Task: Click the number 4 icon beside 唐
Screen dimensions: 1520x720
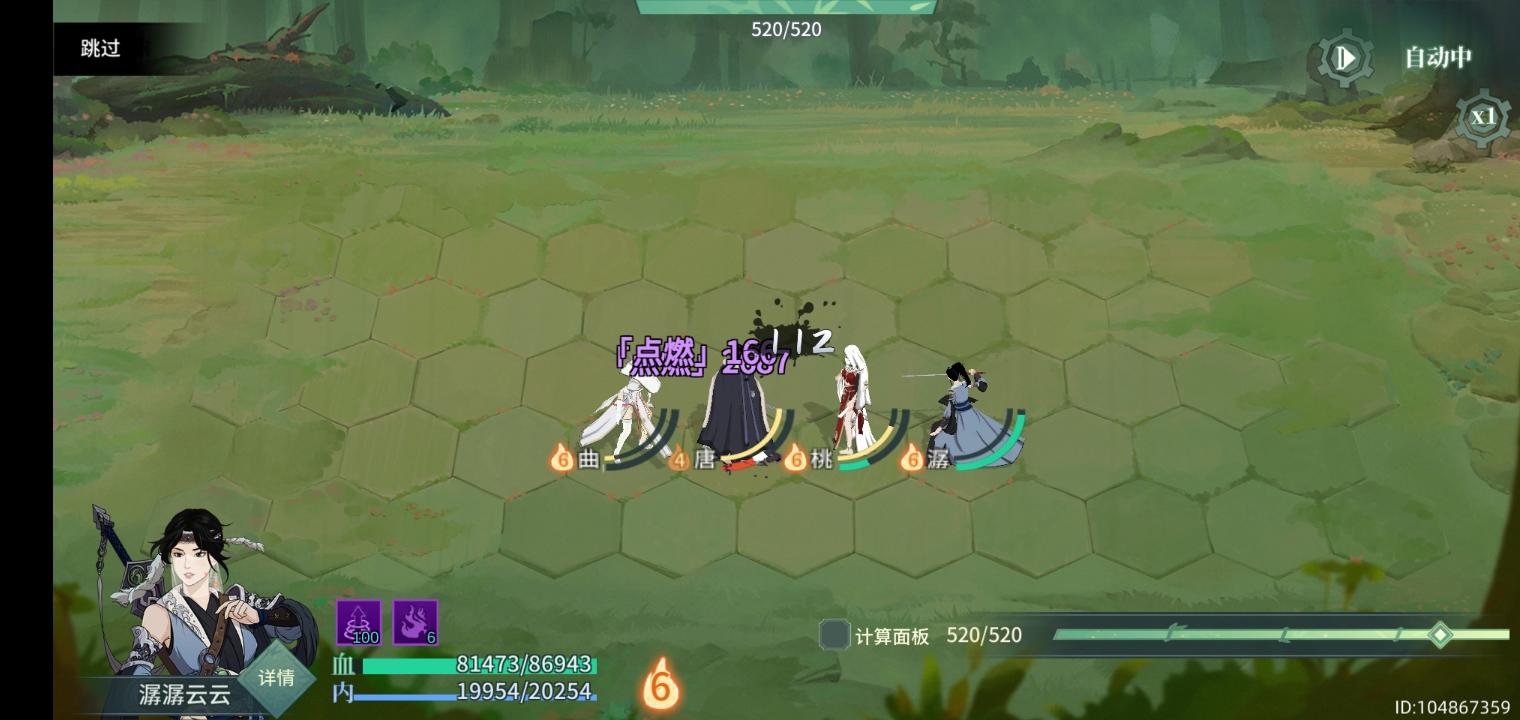Action: click(678, 461)
